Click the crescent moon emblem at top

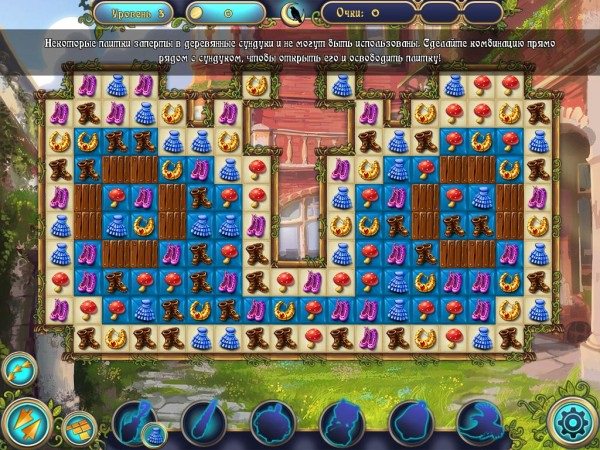click(293, 14)
